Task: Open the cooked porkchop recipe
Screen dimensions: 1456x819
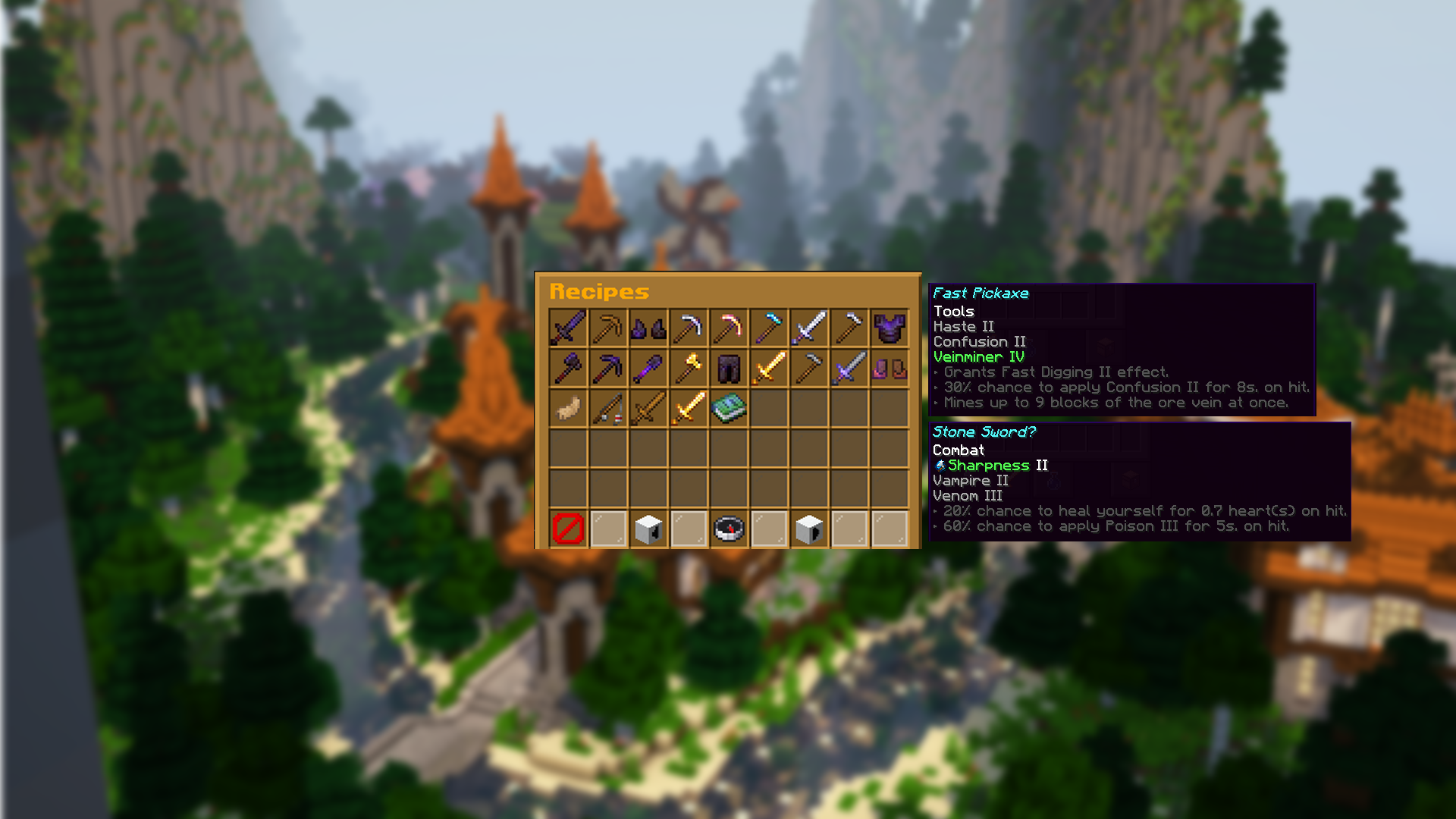Action: 567,407
